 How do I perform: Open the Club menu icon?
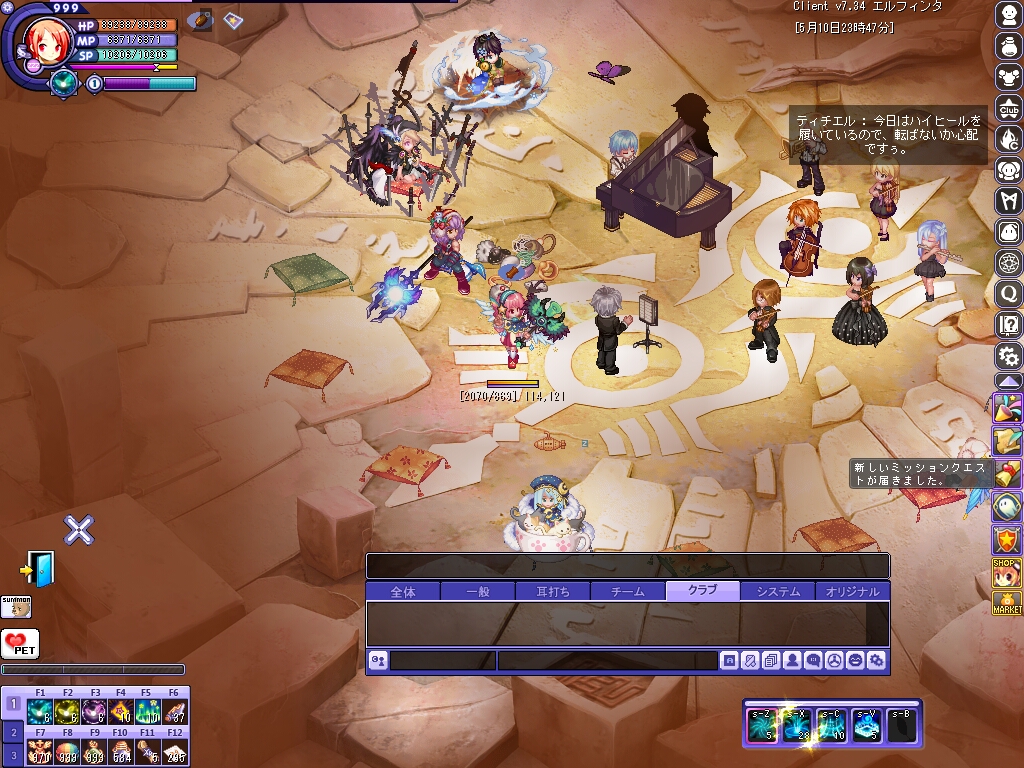click(x=1009, y=108)
